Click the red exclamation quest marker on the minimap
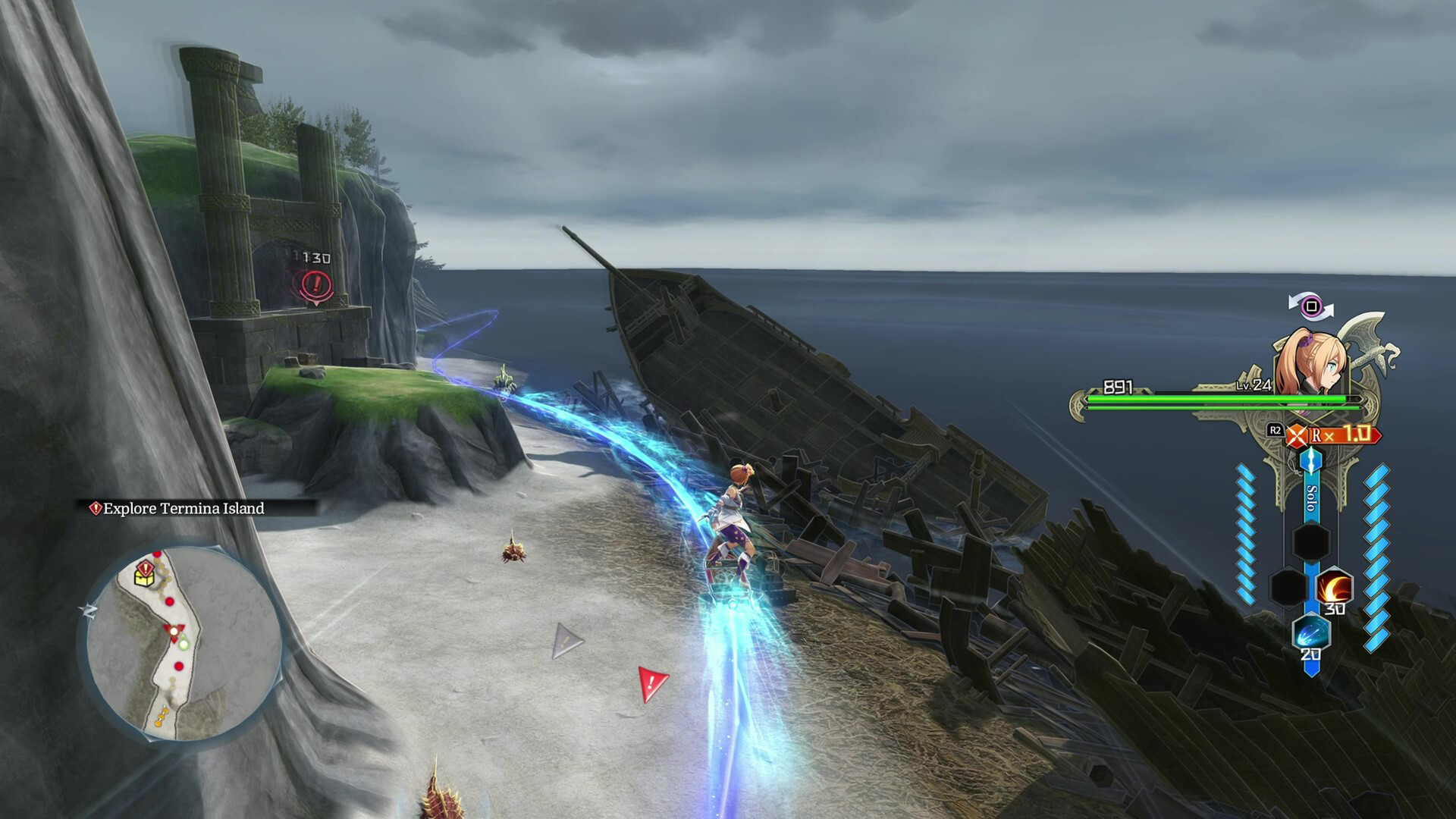The height and width of the screenshot is (819, 1456). coord(146,566)
